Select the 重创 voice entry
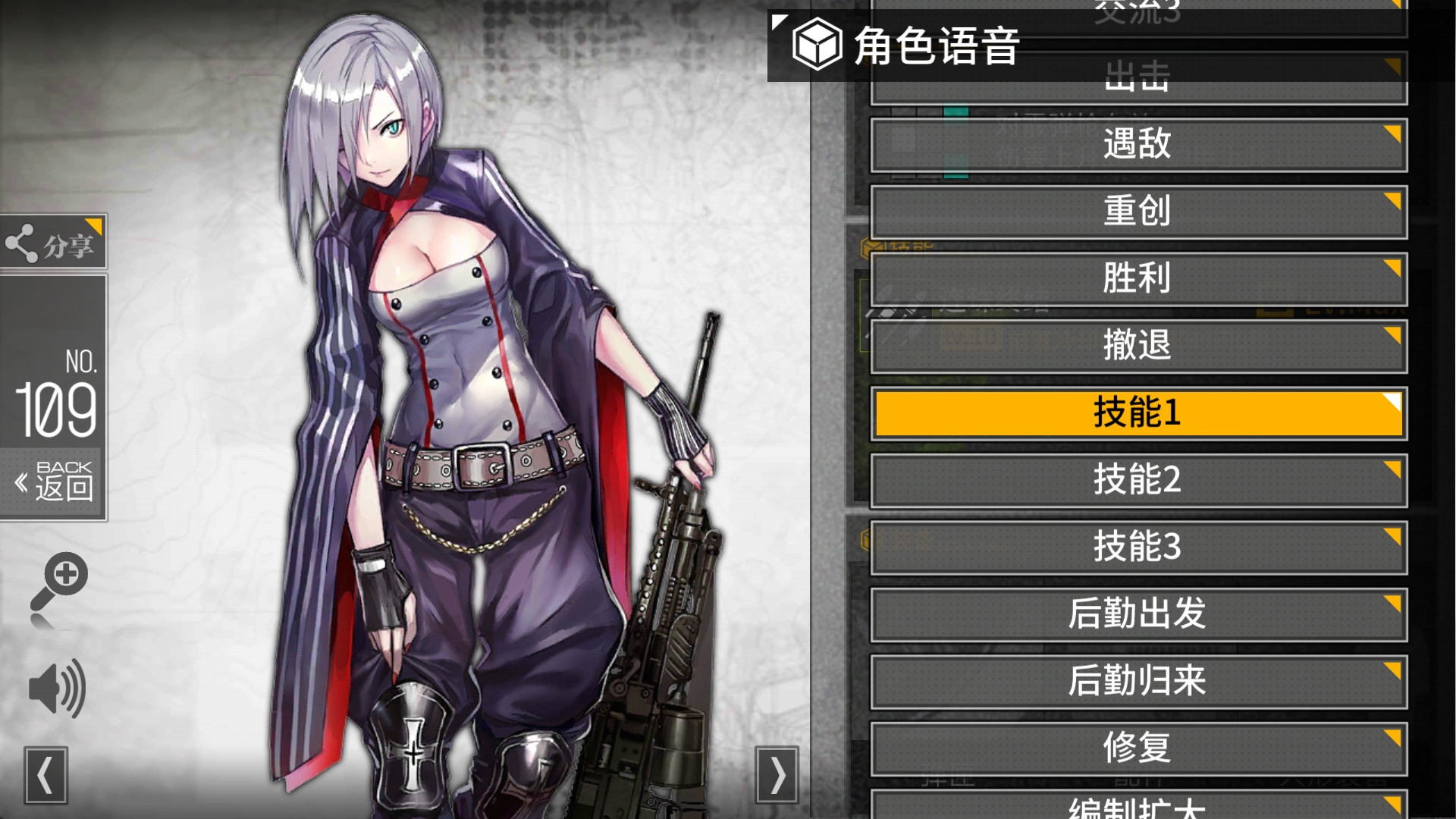The height and width of the screenshot is (819, 1456). point(1137,212)
